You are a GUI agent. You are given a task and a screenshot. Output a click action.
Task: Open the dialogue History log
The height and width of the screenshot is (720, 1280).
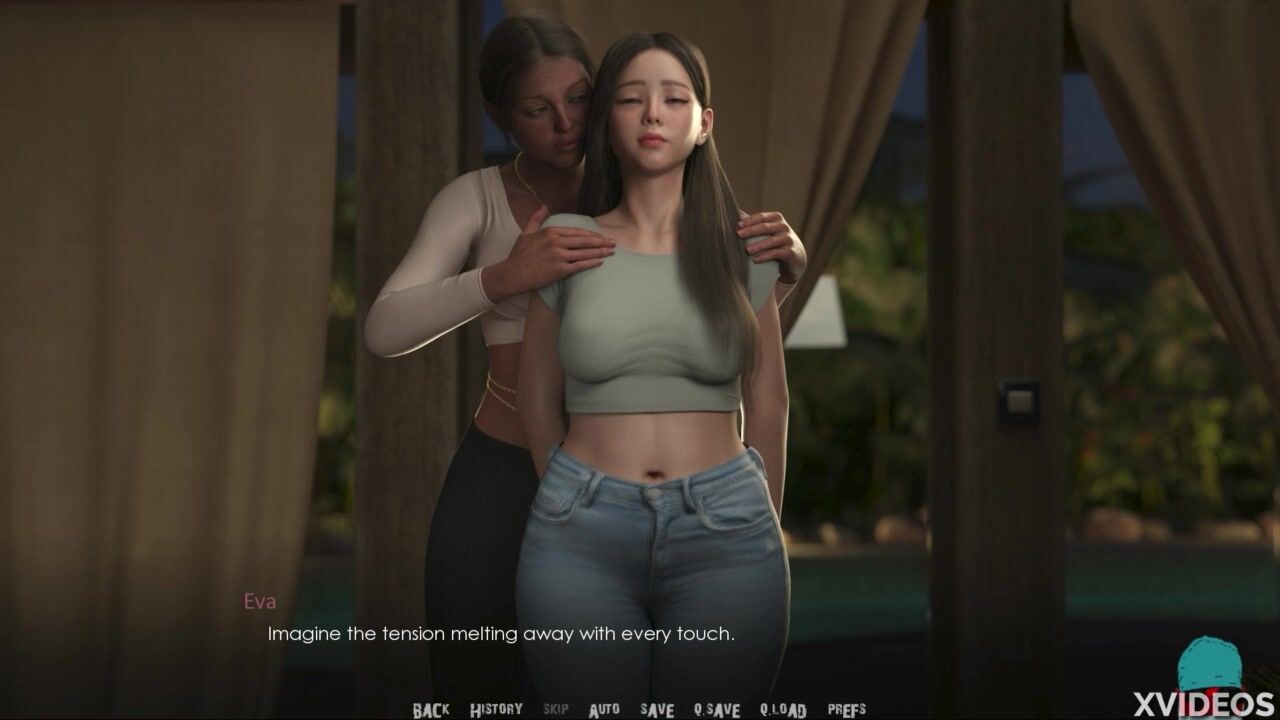496,710
